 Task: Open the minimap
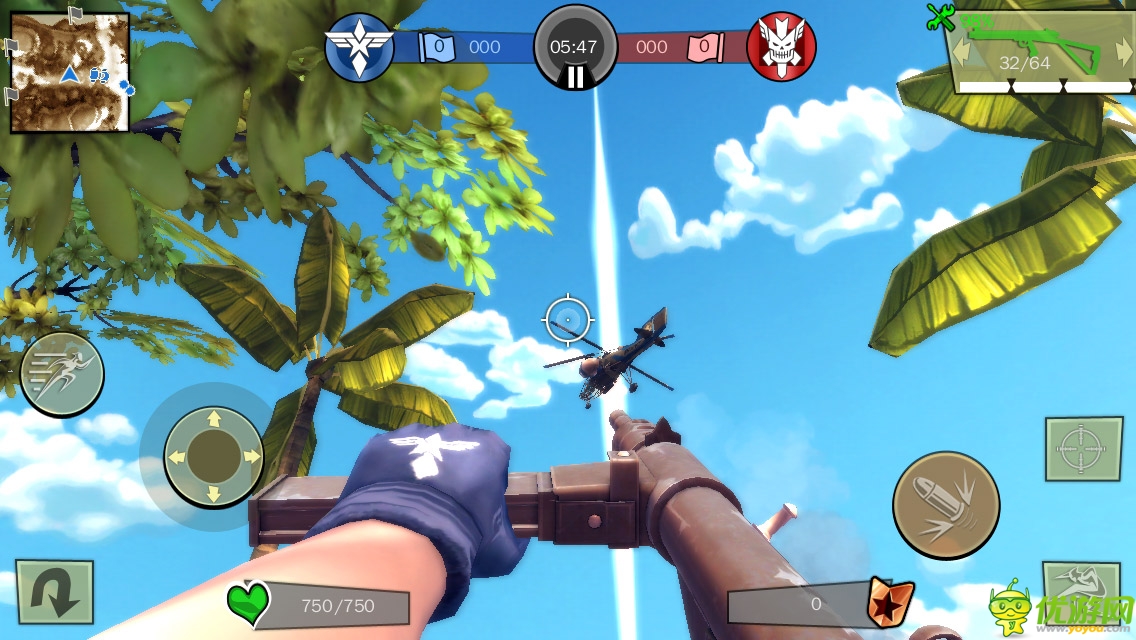[70, 73]
